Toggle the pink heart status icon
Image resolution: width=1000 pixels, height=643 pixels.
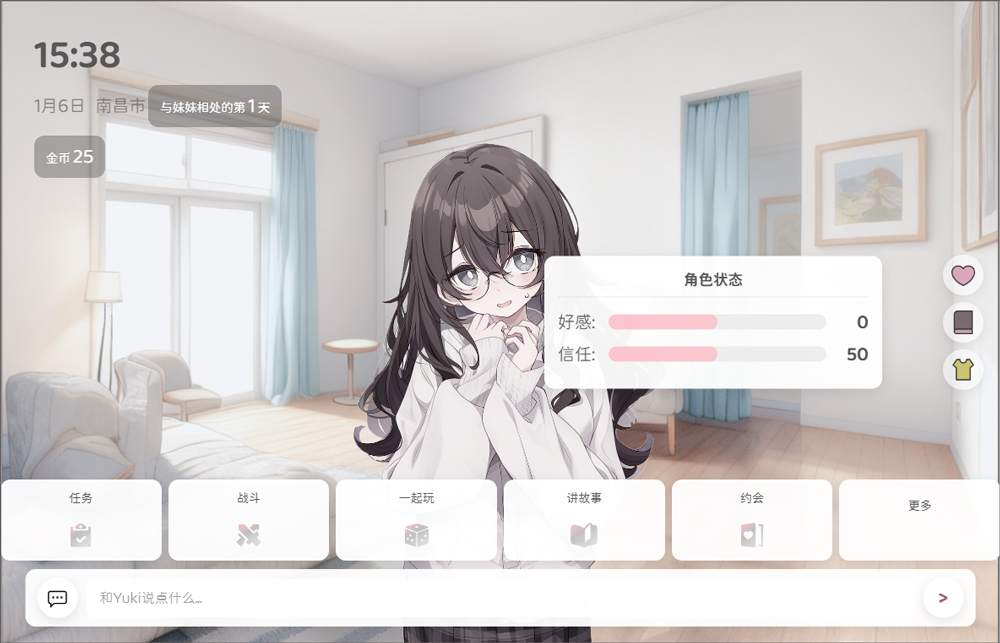coord(963,275)
